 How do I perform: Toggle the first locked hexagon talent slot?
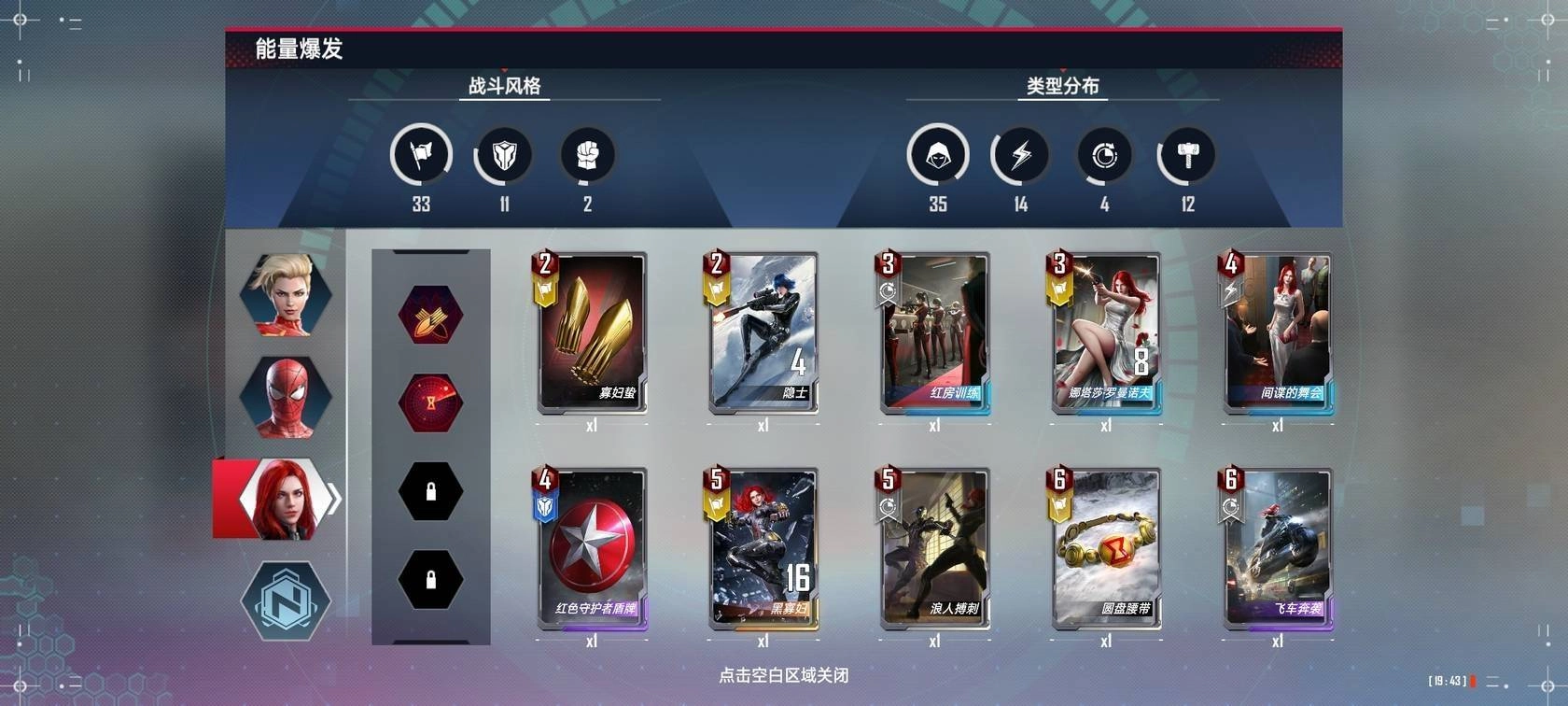pyautogui.click(x=430, y=490)
